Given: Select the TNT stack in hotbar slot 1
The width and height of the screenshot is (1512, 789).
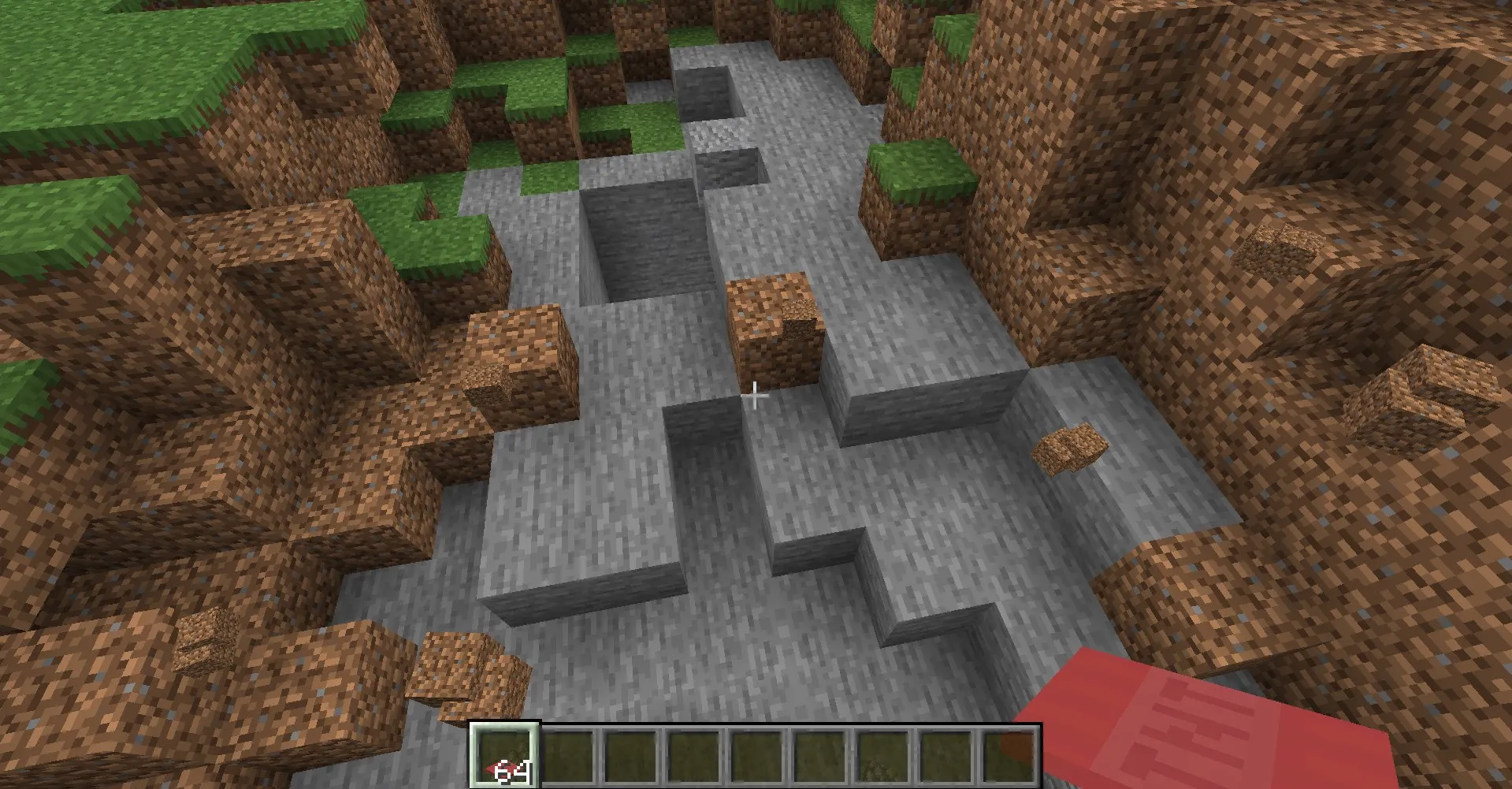Looking at the screenshot, I should (504, 754).
